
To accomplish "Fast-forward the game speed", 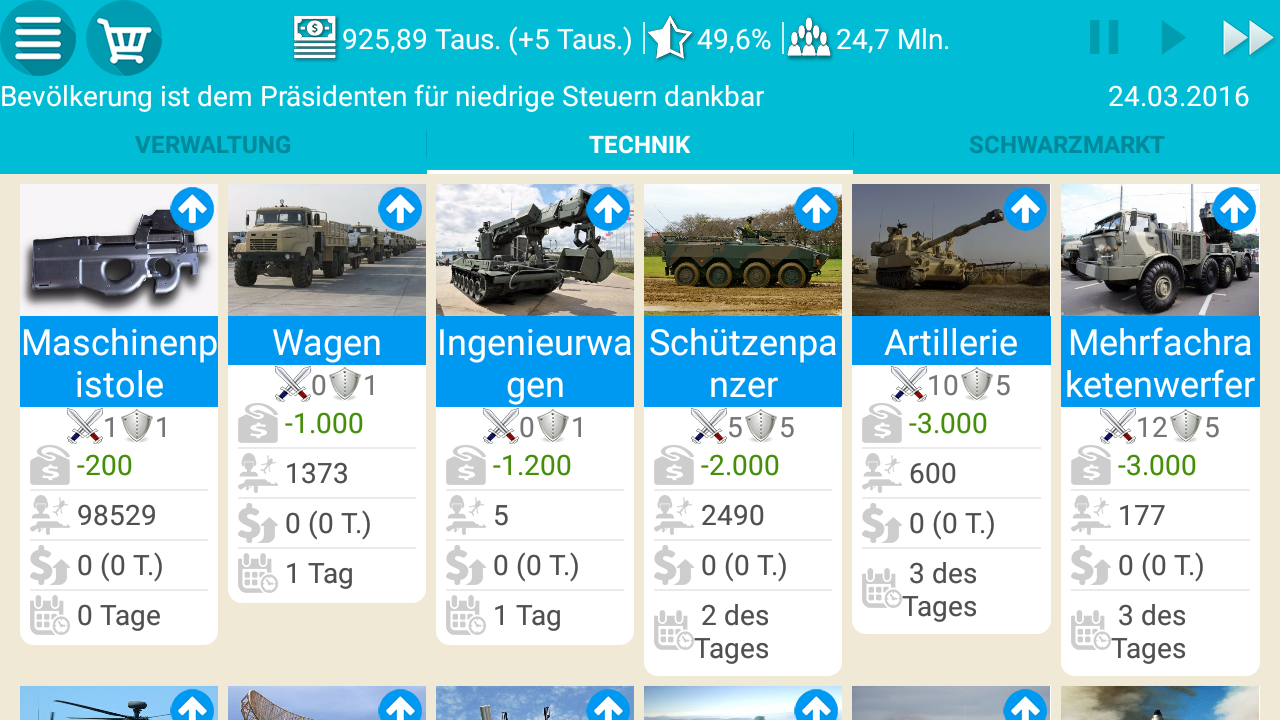I will 1248,37.
